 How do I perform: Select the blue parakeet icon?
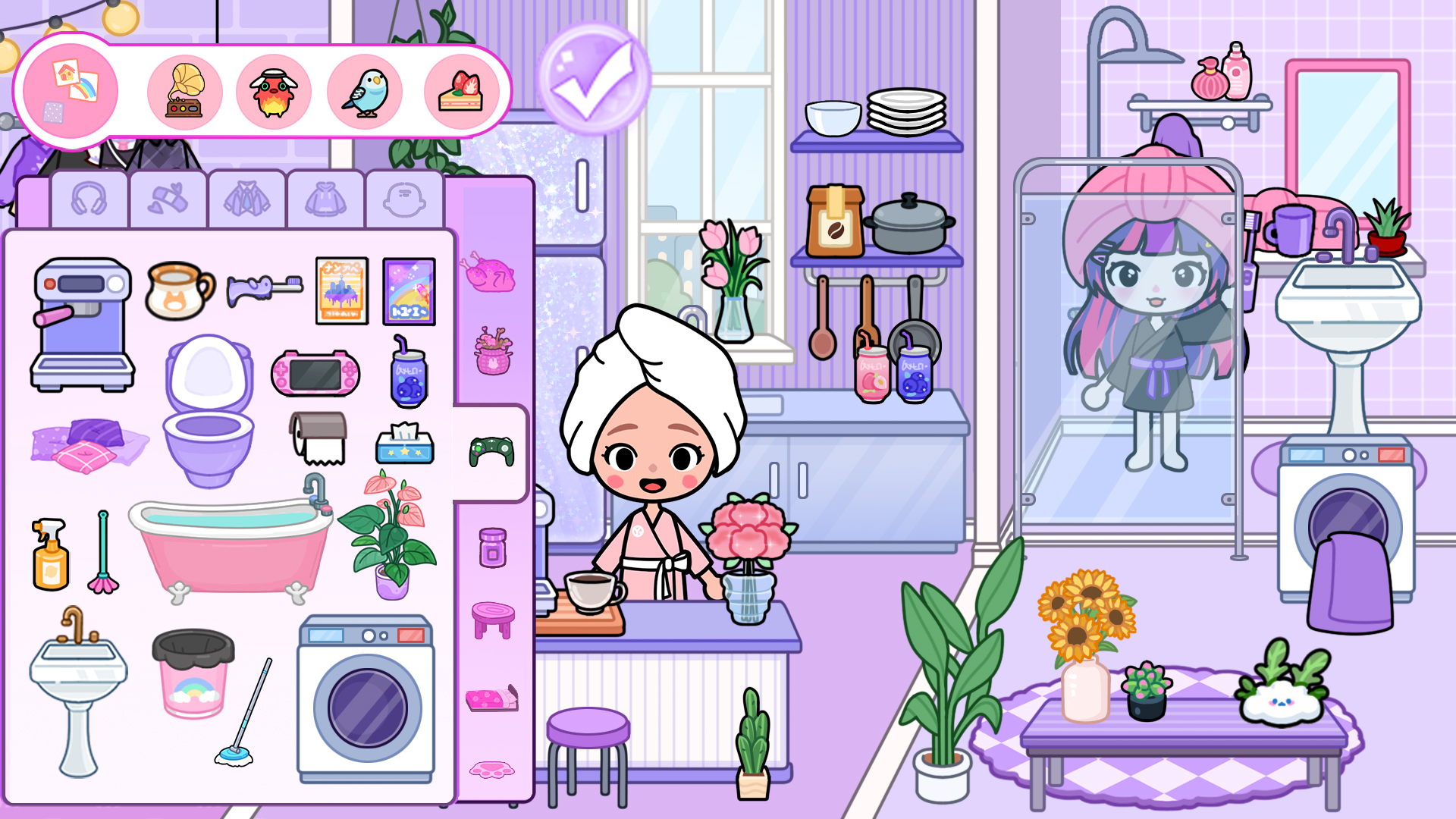click(x=366, y=89)
